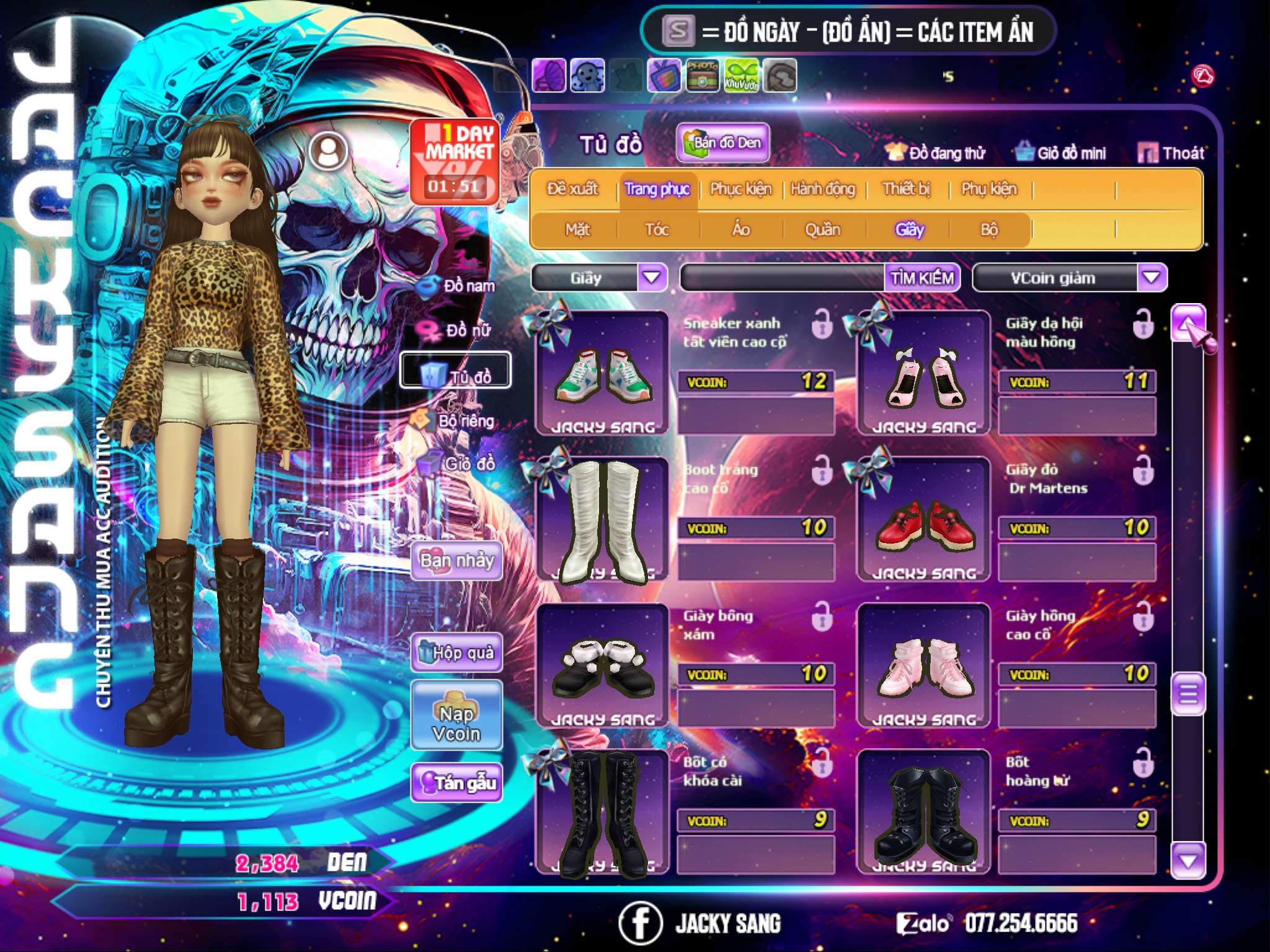Viewport: 1270px width, 952px height.
Task: Switch to the Phục kiện tab
Action: (x=740, y=189)
